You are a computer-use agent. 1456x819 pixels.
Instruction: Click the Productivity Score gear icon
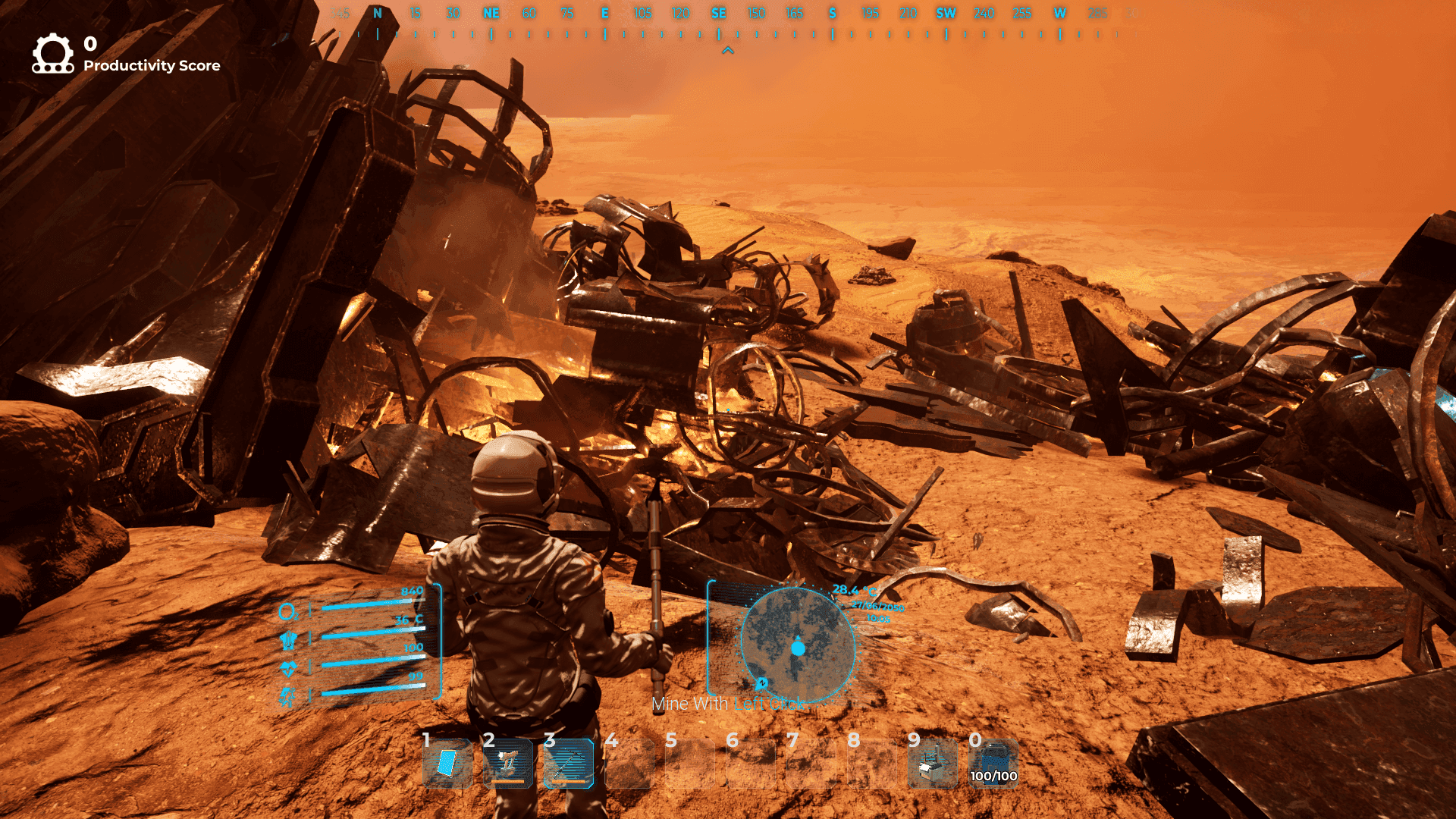(x=52, y=53)
